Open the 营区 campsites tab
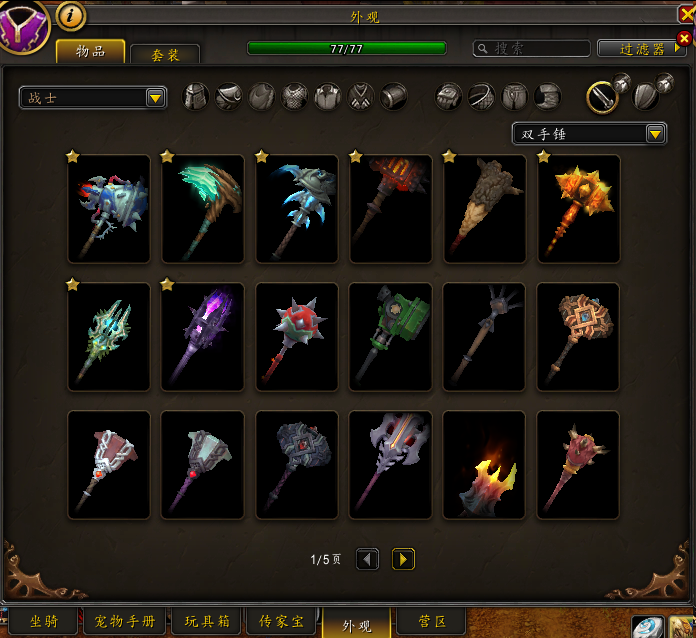The width and height of the screenshot is (696, 638). pos(432,622)
